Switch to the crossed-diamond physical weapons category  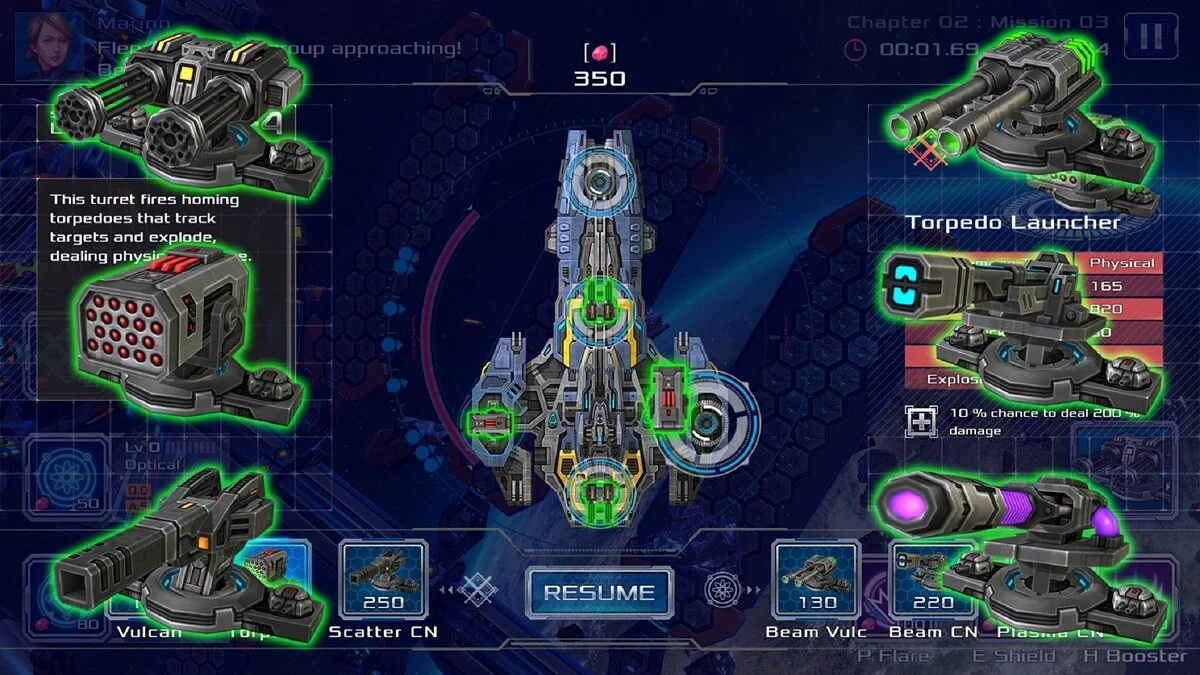479,591
